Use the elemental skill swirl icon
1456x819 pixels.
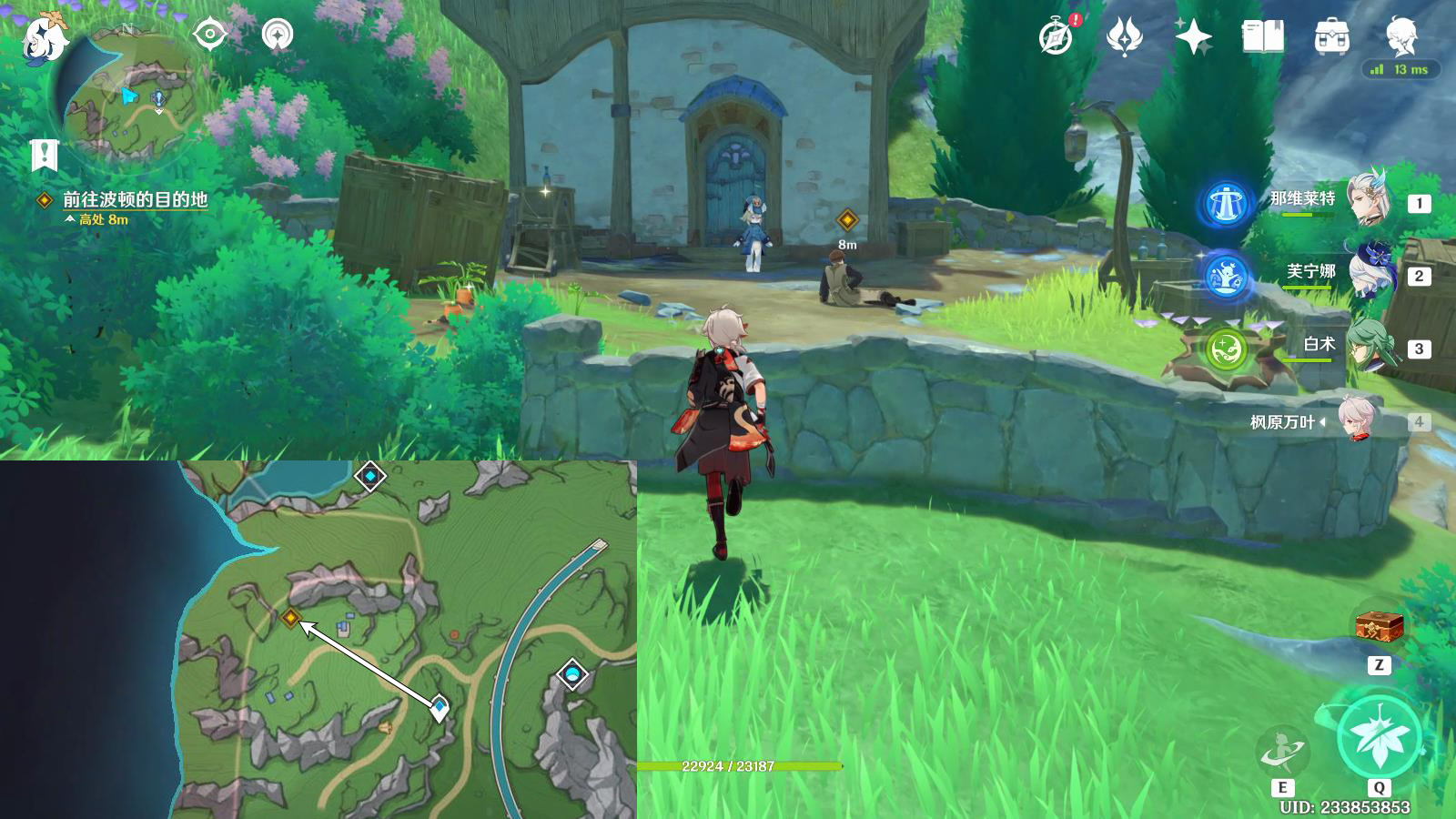tap(1282, 751)
